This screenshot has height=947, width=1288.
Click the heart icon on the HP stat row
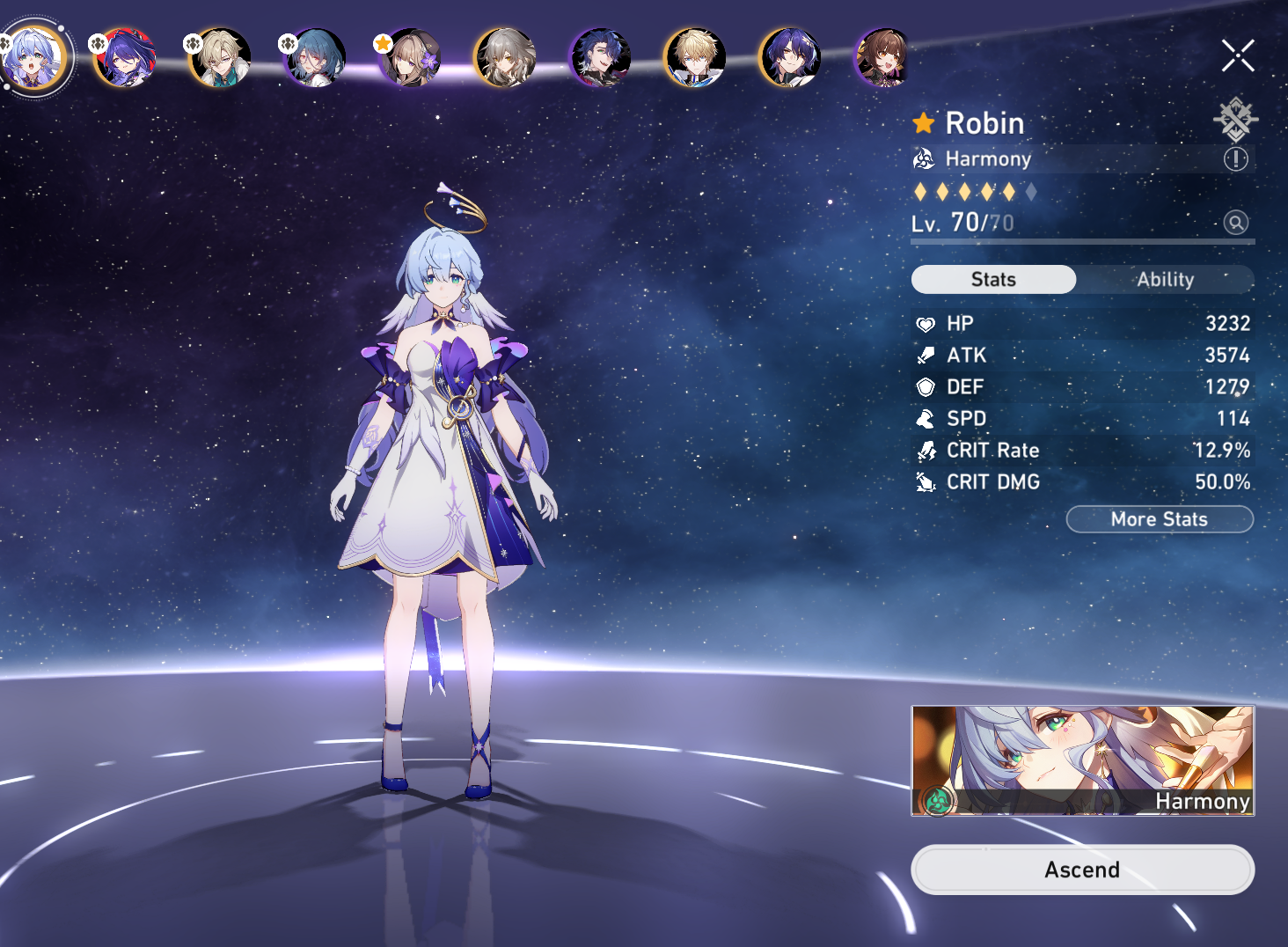coord(926,323)
